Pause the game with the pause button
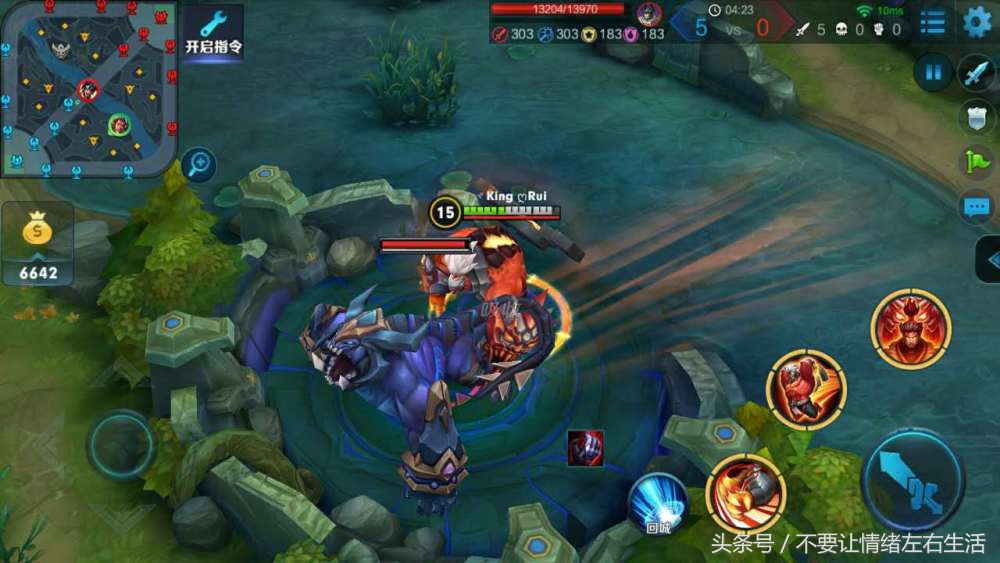 tap(933, 72)
